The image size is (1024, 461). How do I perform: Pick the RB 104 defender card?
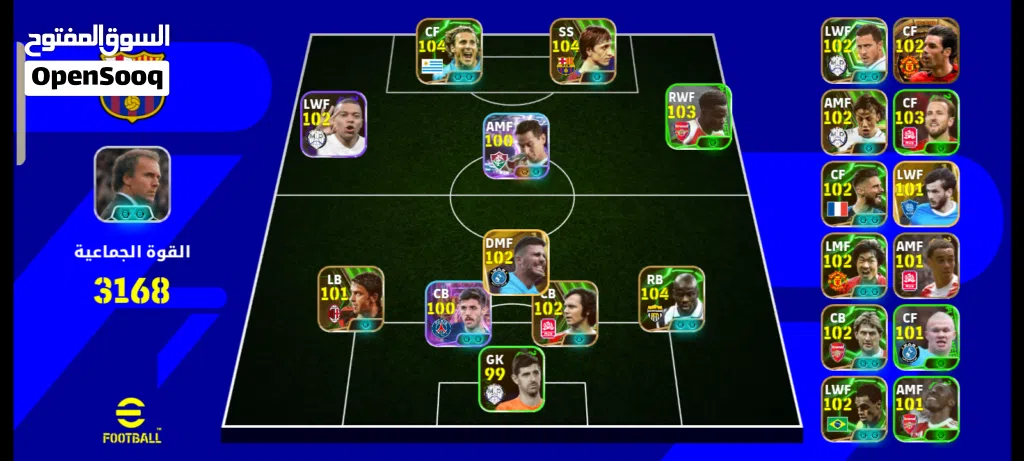coord(672,299)
